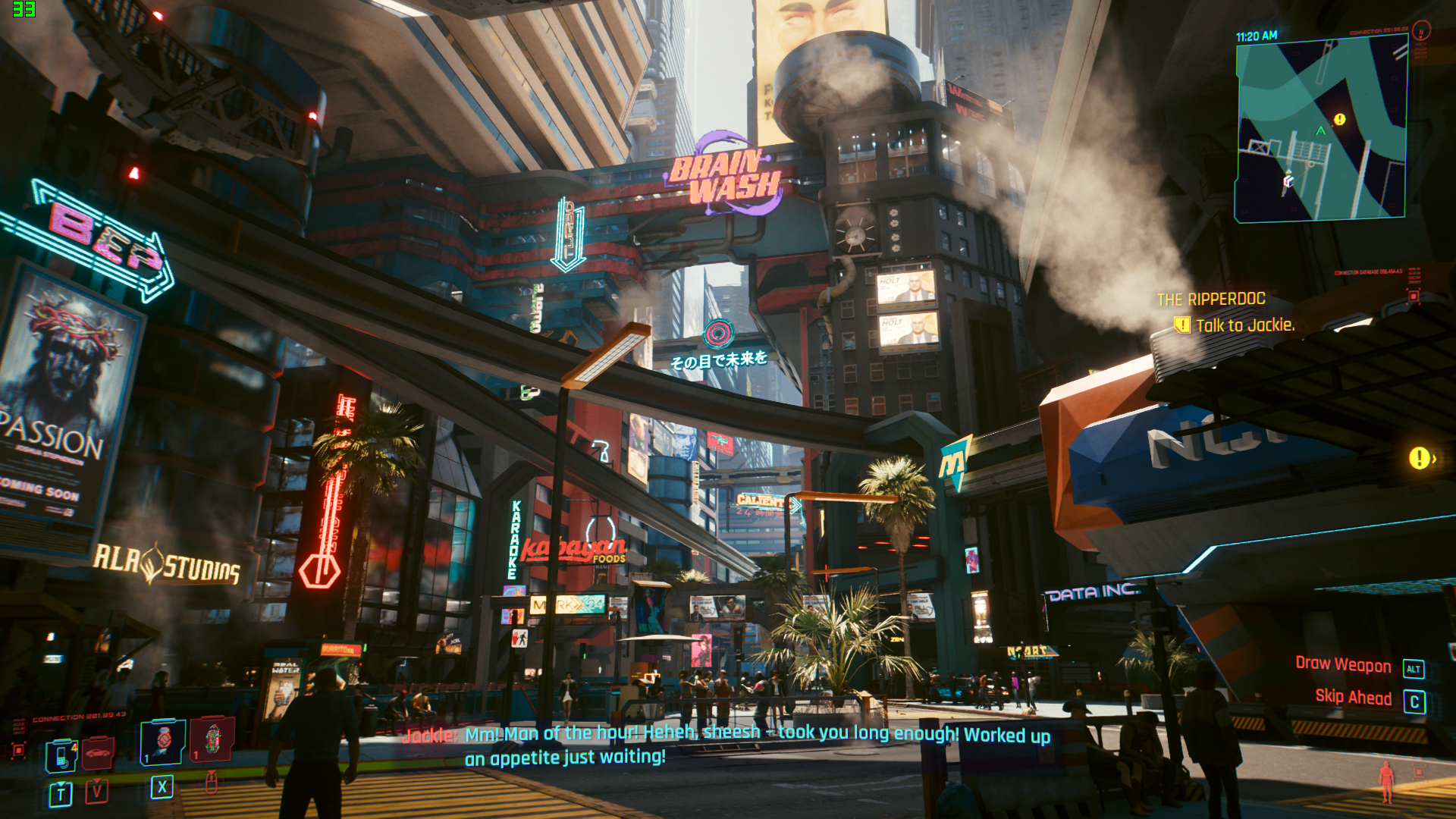
Task: Activate the Skip Ahead option
Action: (1353, 698)
